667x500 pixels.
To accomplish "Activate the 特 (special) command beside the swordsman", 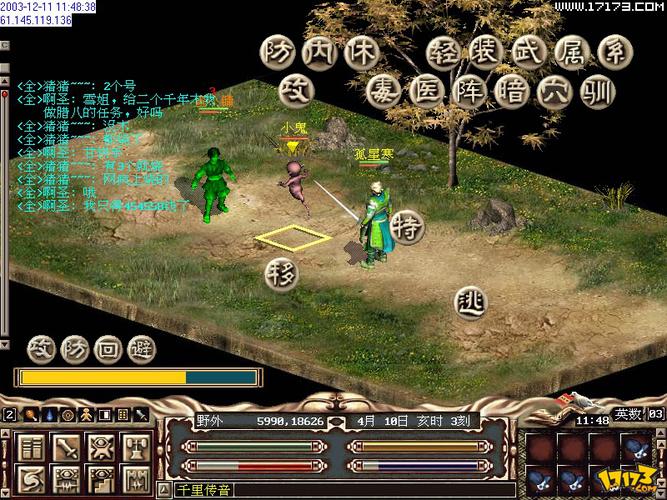I will tap(407, 226).
